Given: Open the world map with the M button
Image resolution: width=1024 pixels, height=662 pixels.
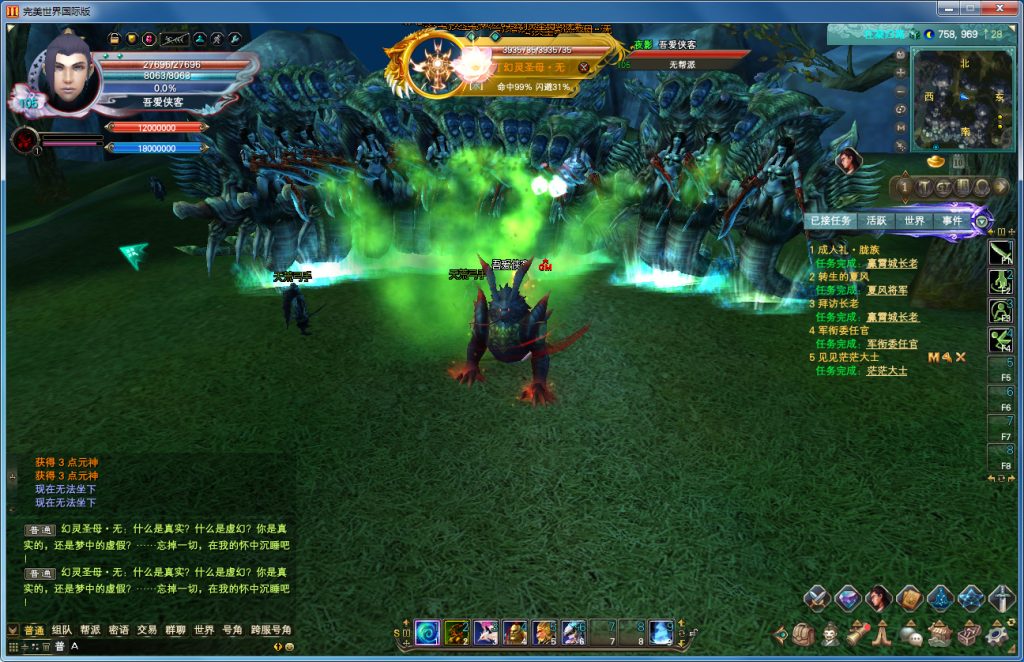Looking at the screenshot, I should click(x=901, y=127).
